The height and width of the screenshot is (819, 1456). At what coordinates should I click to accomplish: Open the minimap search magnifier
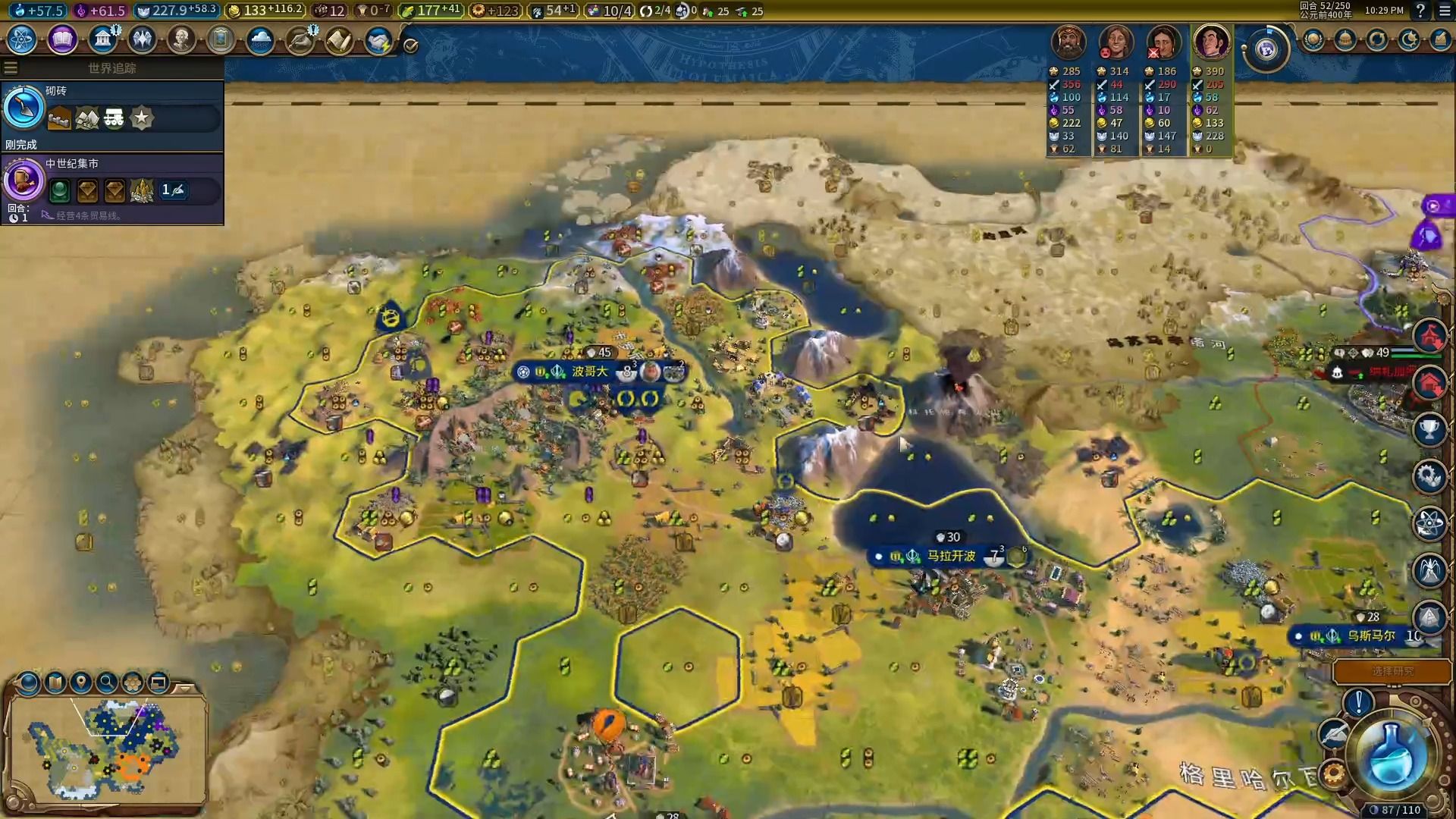pos(107,682)
